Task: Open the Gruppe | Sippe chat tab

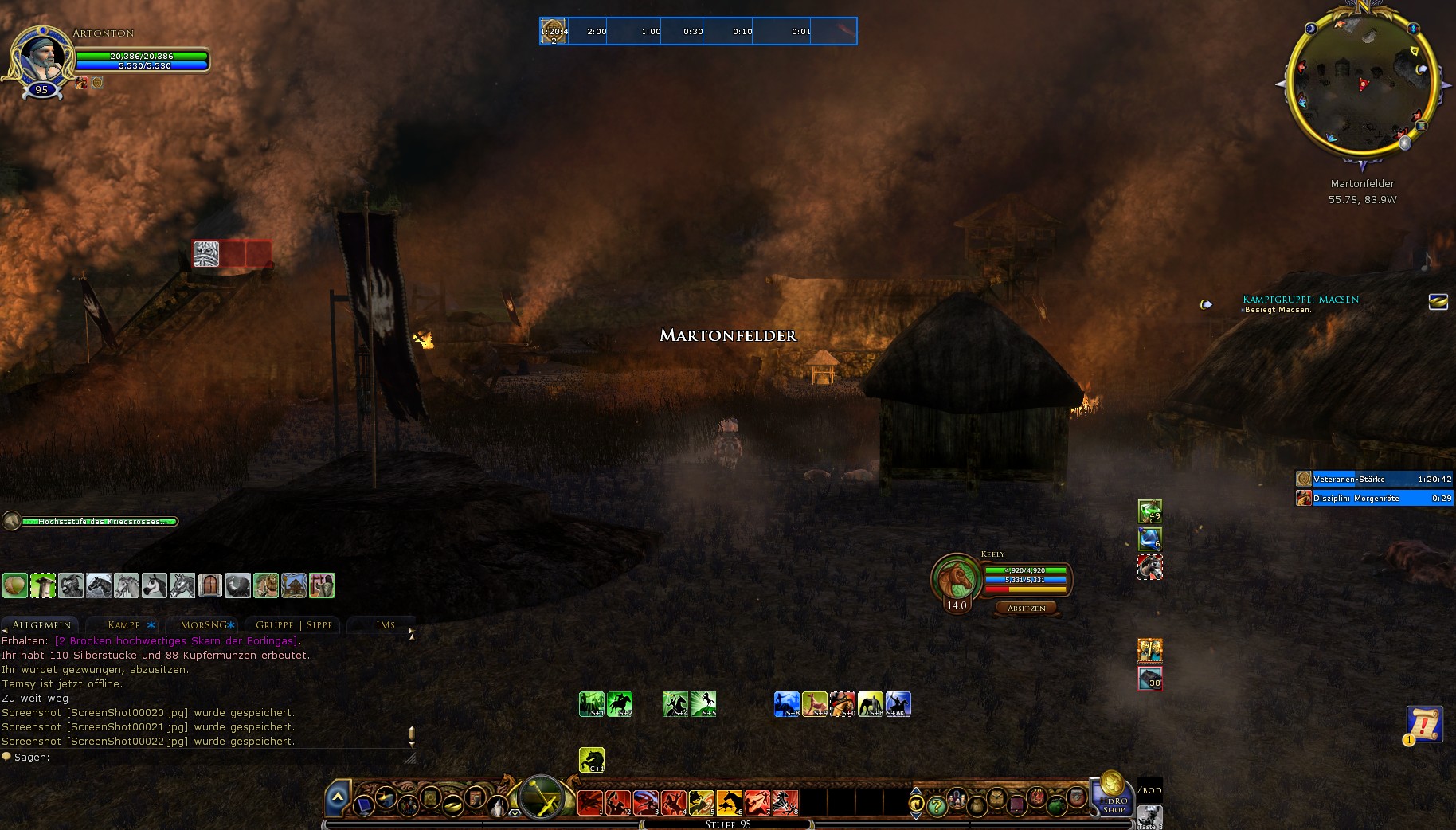Action: (x=293, y=625)
